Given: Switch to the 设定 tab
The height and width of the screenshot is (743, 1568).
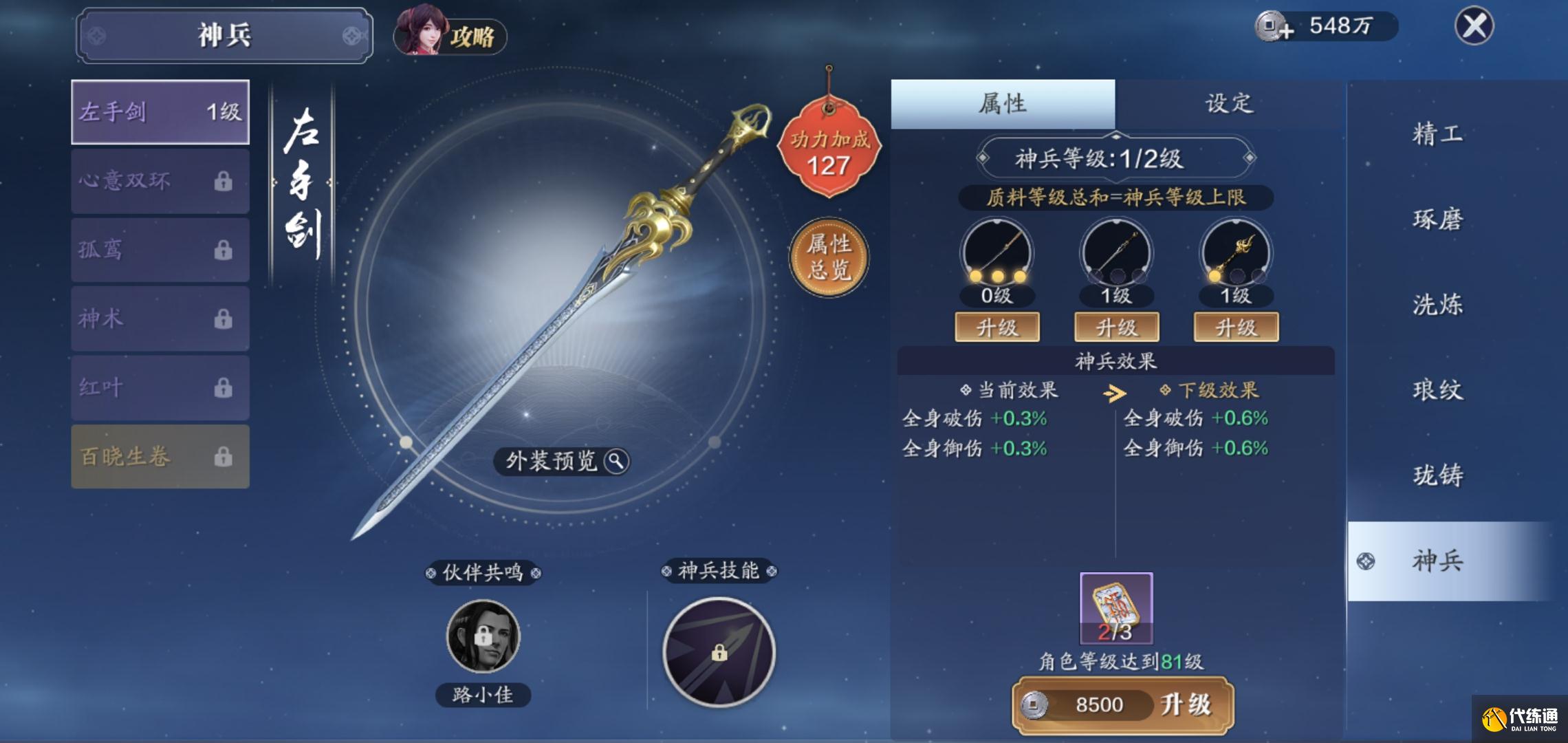Looking at the screenshot, I should point(1229,104).
